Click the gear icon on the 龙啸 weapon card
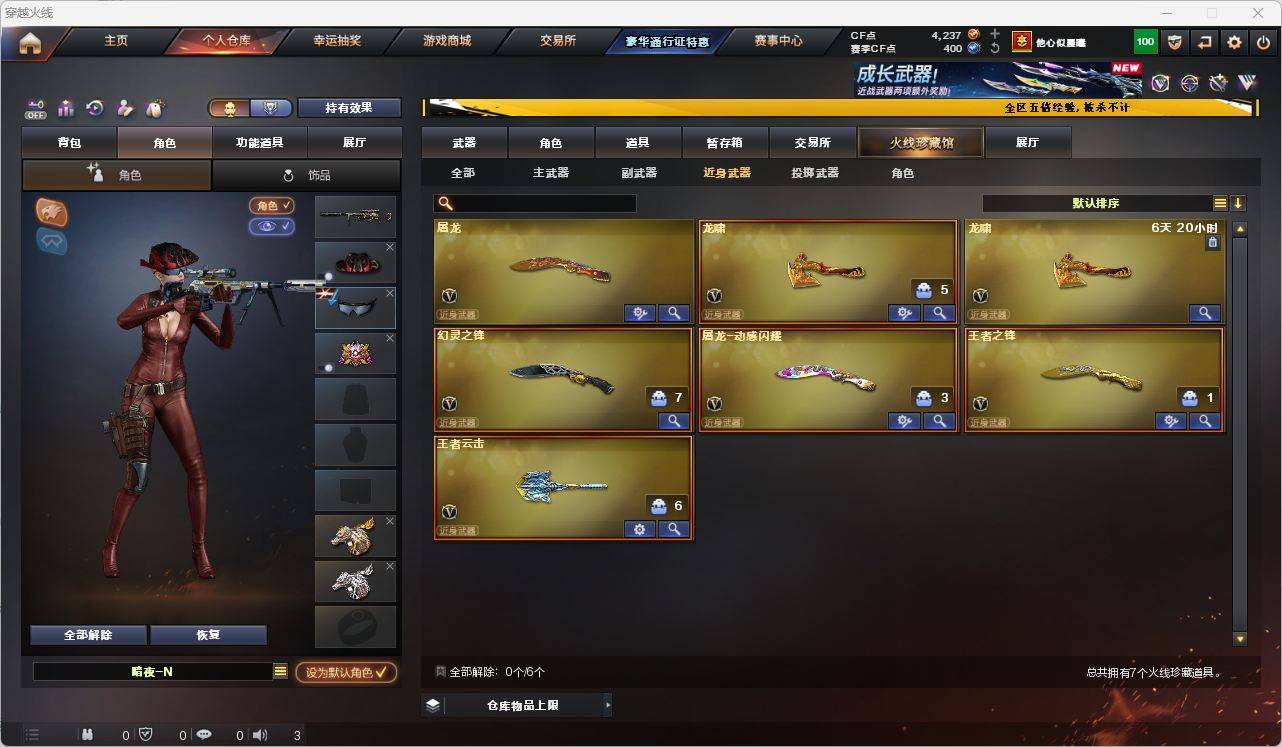The width and height of the screenshot is (1282, 747). (904, 312)
